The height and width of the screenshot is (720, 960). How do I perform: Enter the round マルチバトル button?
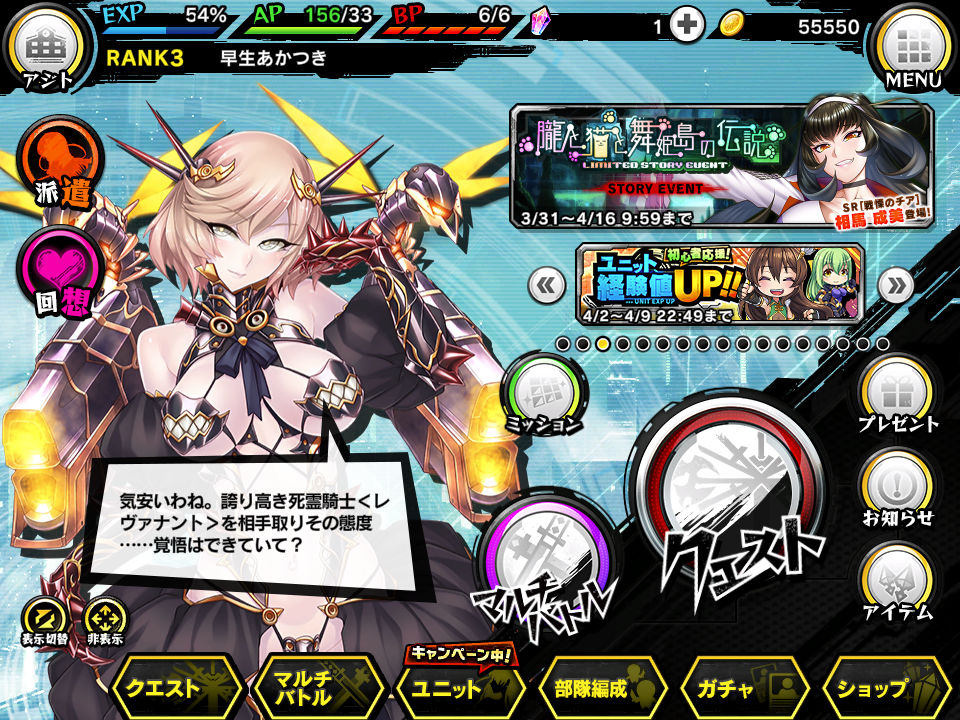click(x=546, y=562)
